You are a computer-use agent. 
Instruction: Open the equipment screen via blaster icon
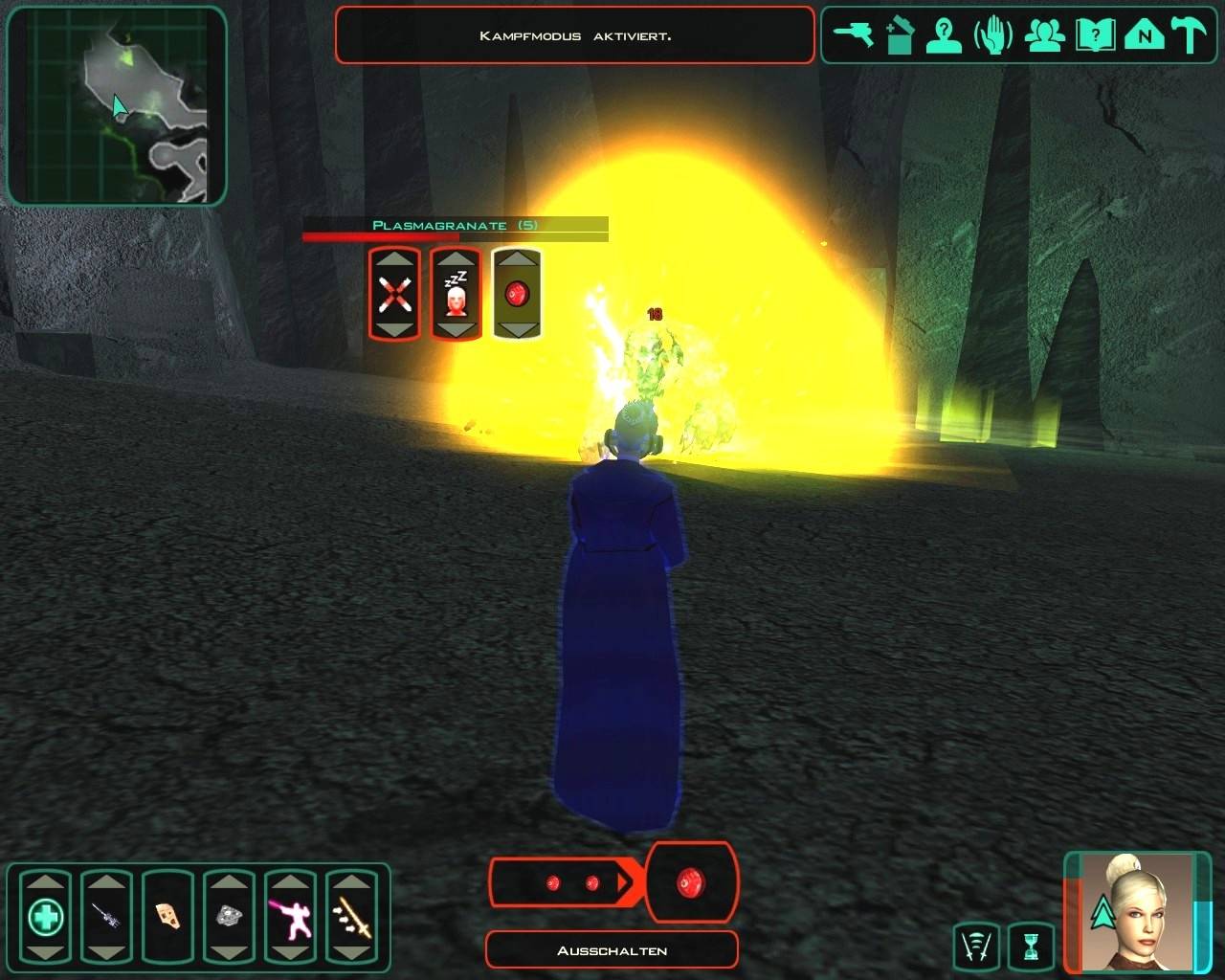(x=852, y=36)
